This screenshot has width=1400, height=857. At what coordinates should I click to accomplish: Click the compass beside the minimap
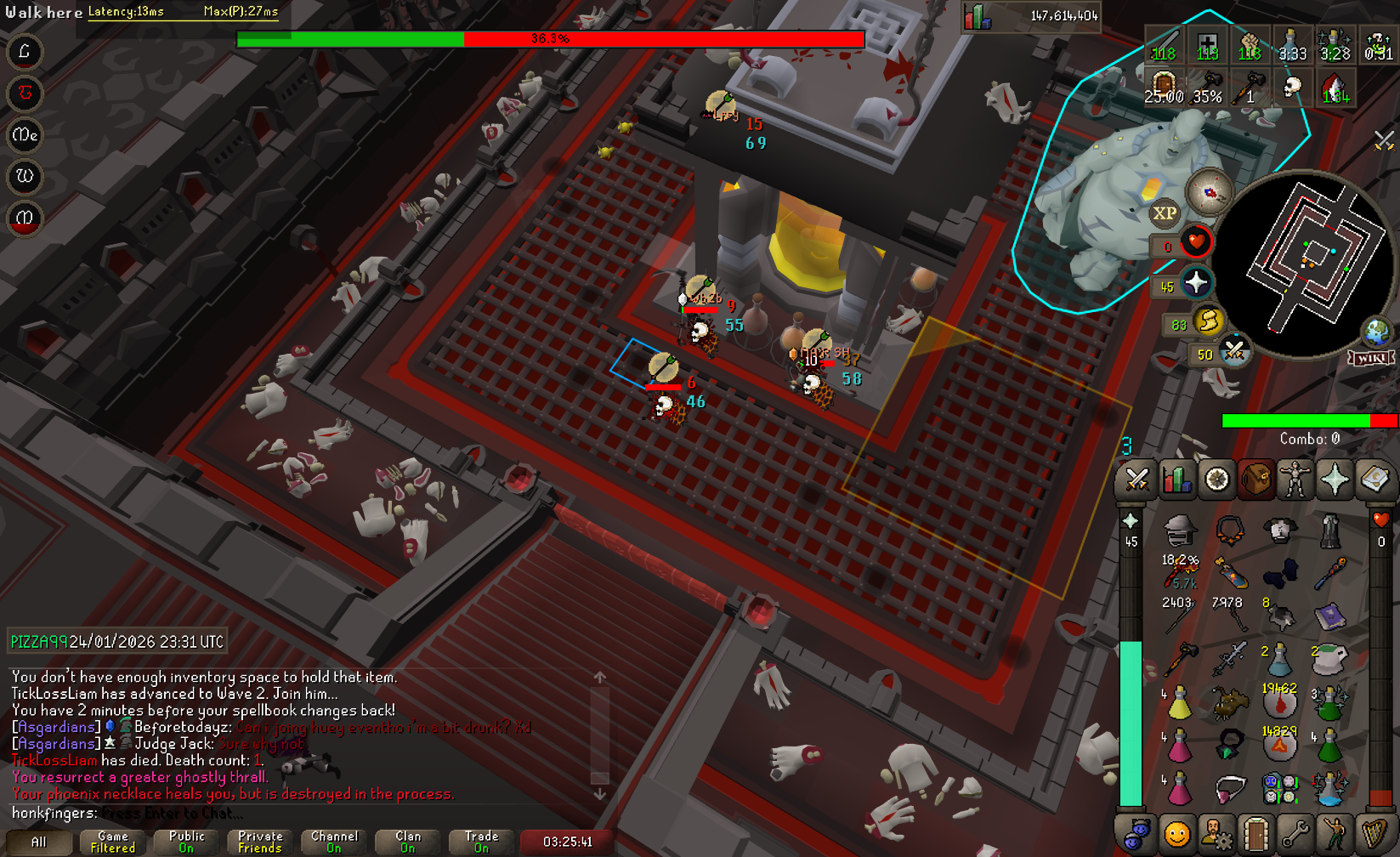1209,191
